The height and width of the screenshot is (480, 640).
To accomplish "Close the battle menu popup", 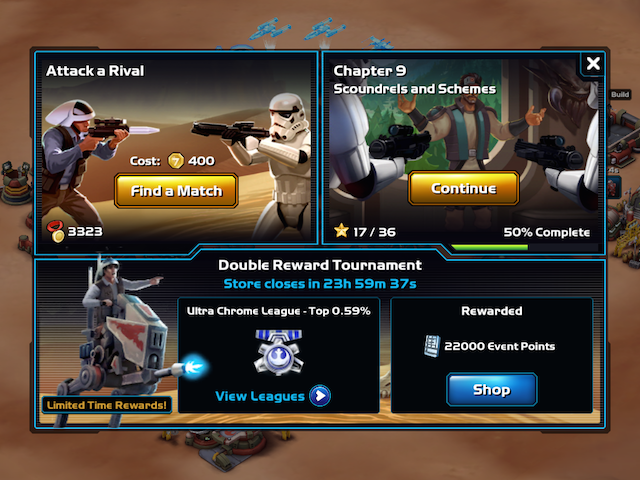I will click(593, 64).
